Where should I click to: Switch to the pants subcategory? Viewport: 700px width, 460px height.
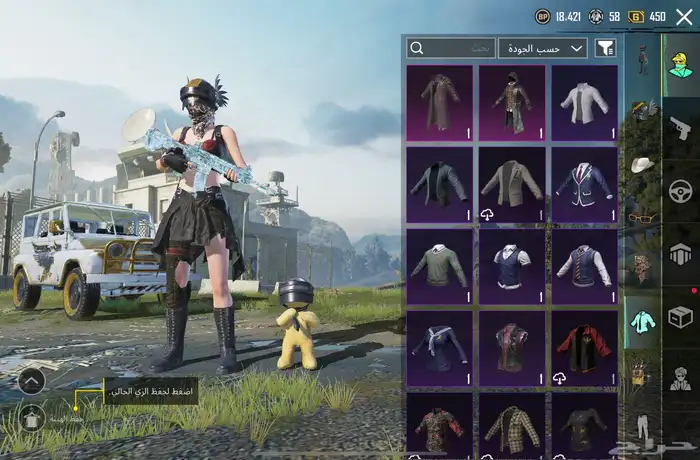coord(641,427)
